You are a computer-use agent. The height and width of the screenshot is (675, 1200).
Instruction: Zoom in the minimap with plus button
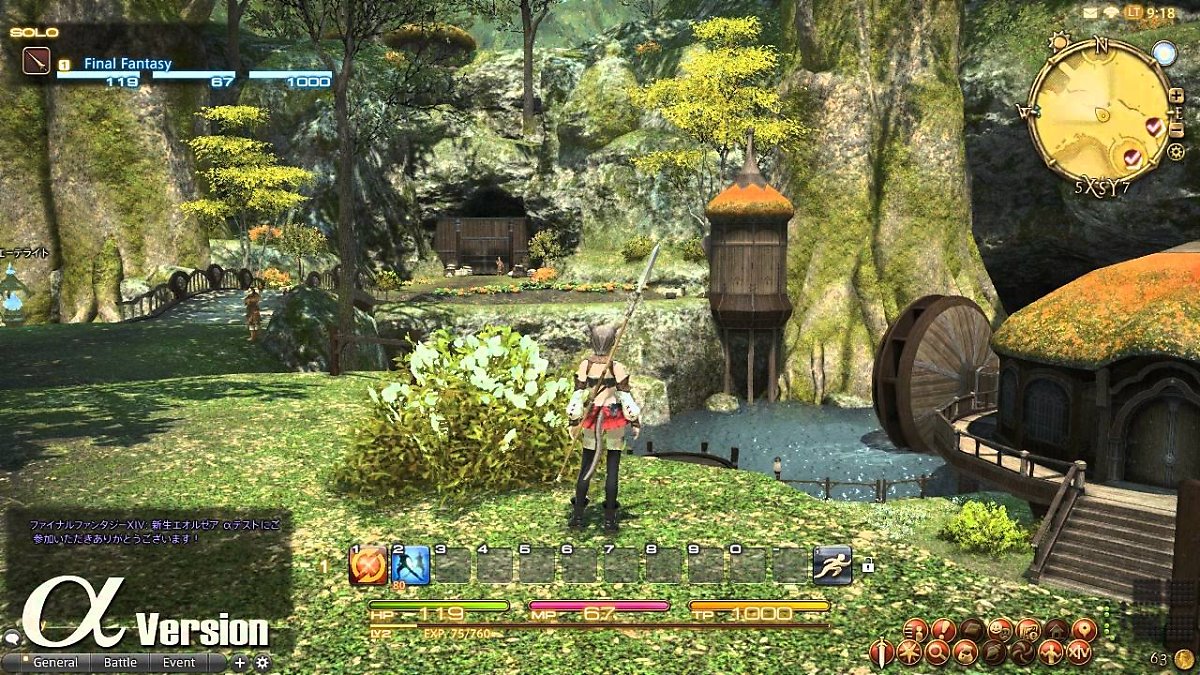click(1176, 97)
